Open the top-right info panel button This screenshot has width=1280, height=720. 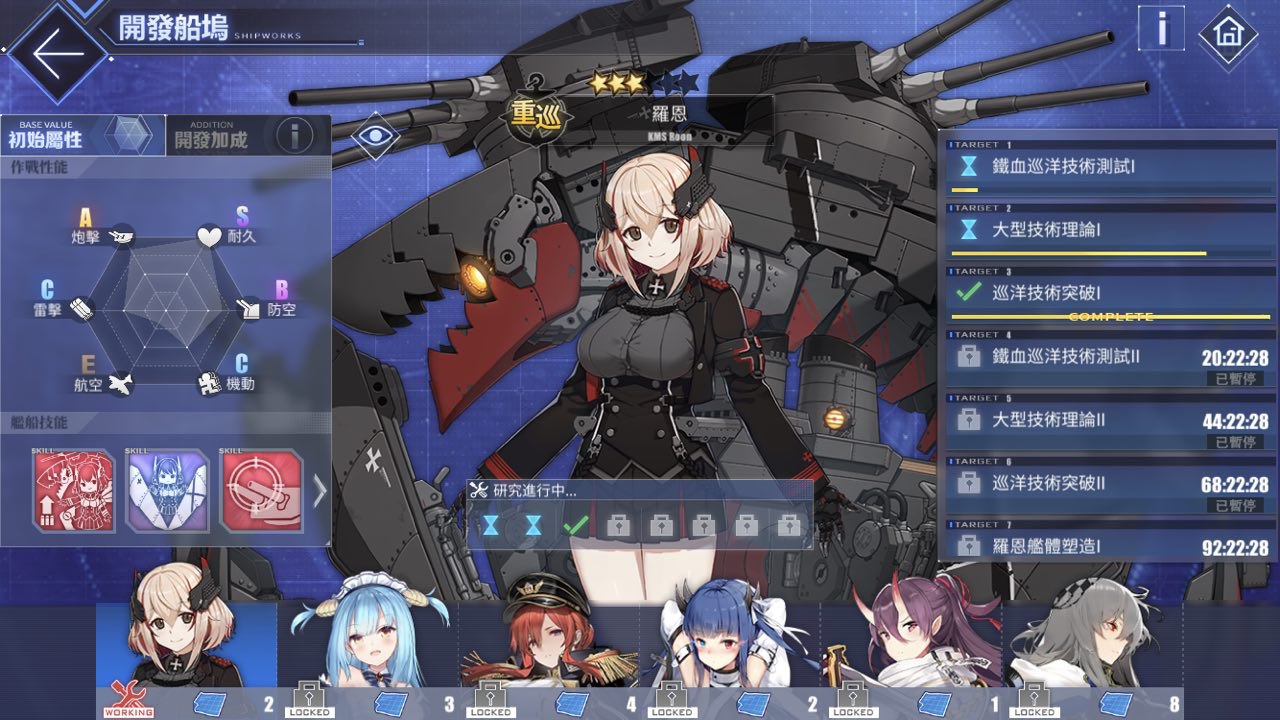click(1161, 29)
